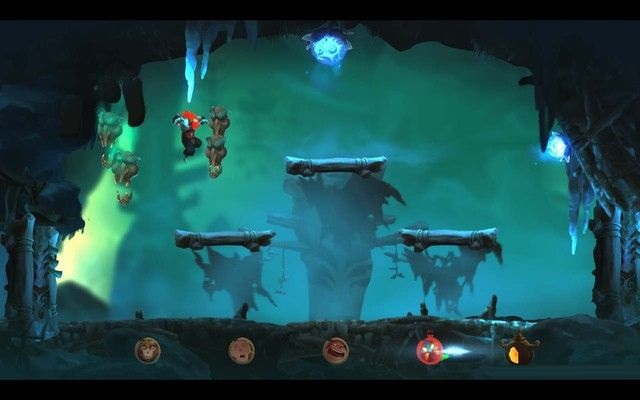Click the glowing red orb icon
The image size is (640, 400).
[429, 350]
